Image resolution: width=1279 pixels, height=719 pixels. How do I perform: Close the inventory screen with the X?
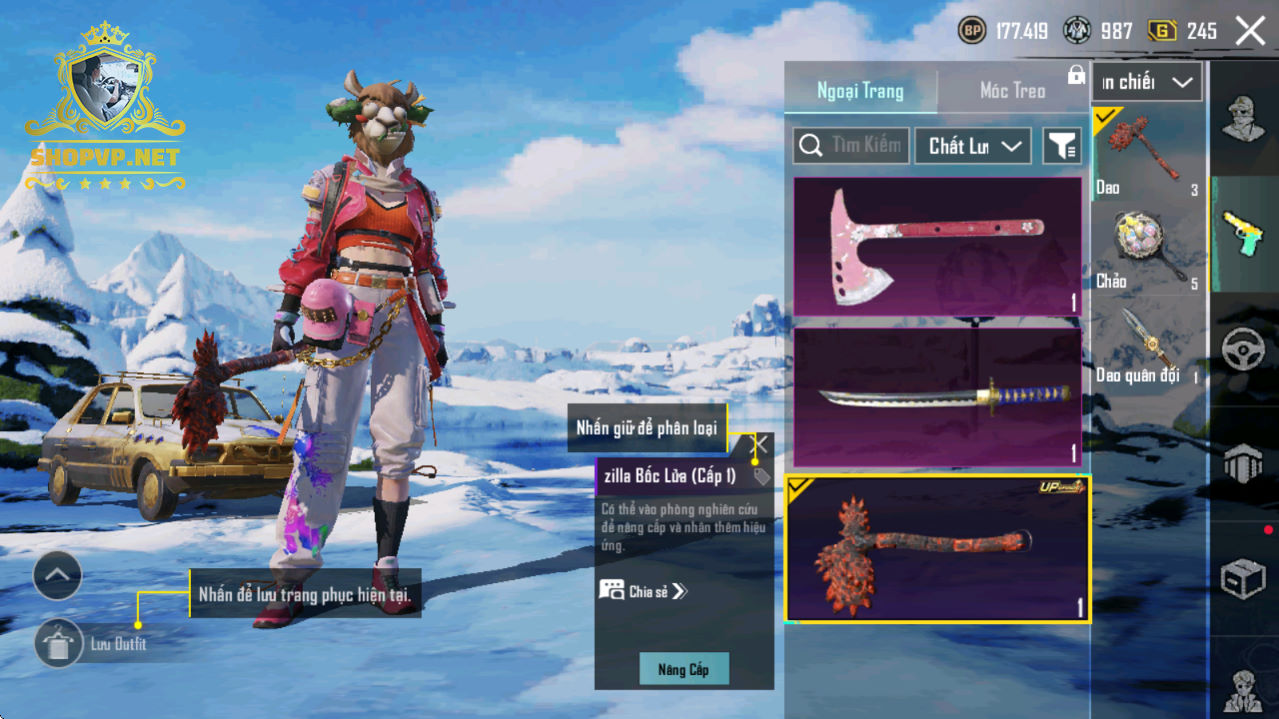pyautogui.click(x=1250, y=31)
